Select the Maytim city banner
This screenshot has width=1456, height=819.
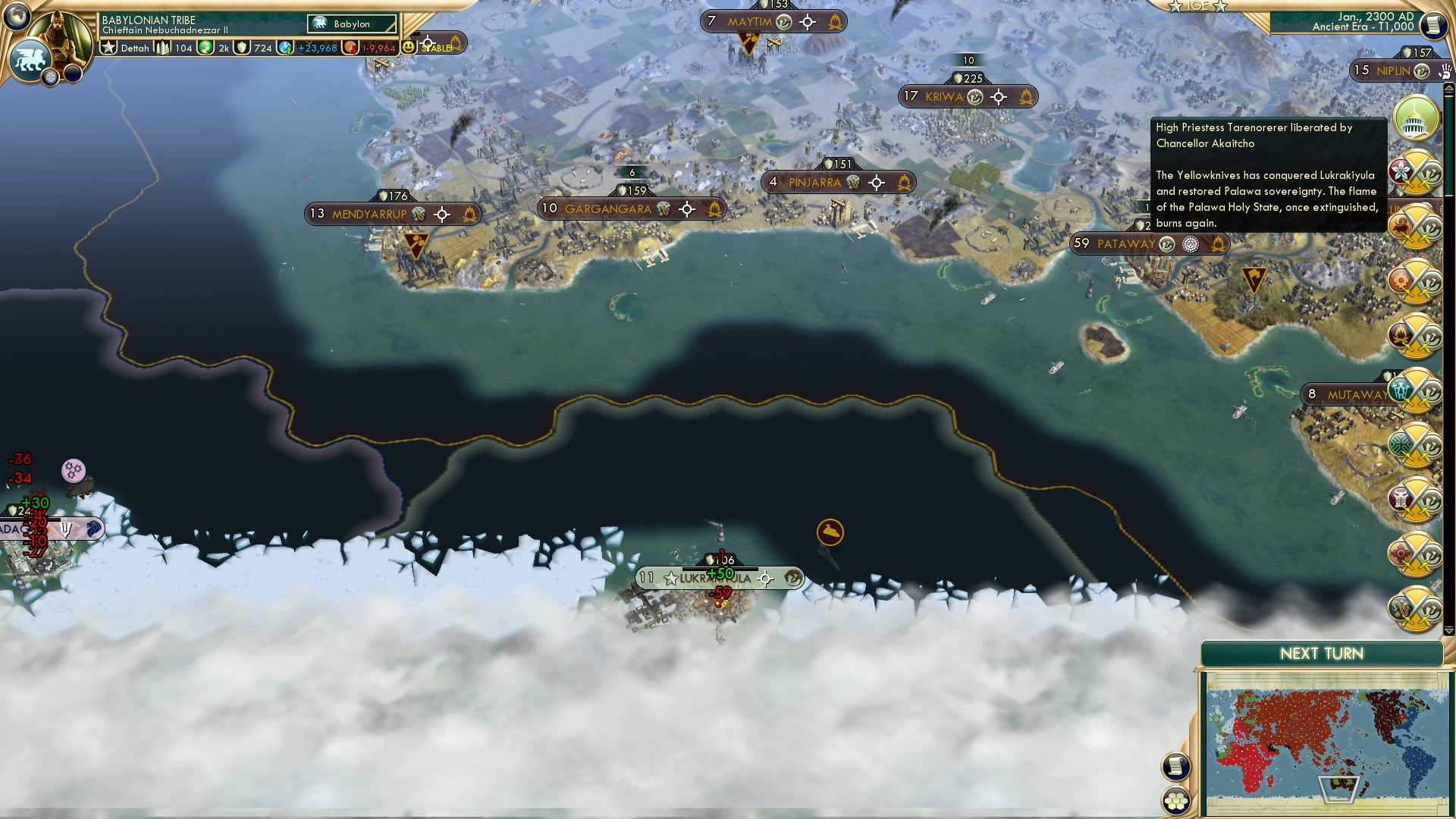[x=749, y=22]
